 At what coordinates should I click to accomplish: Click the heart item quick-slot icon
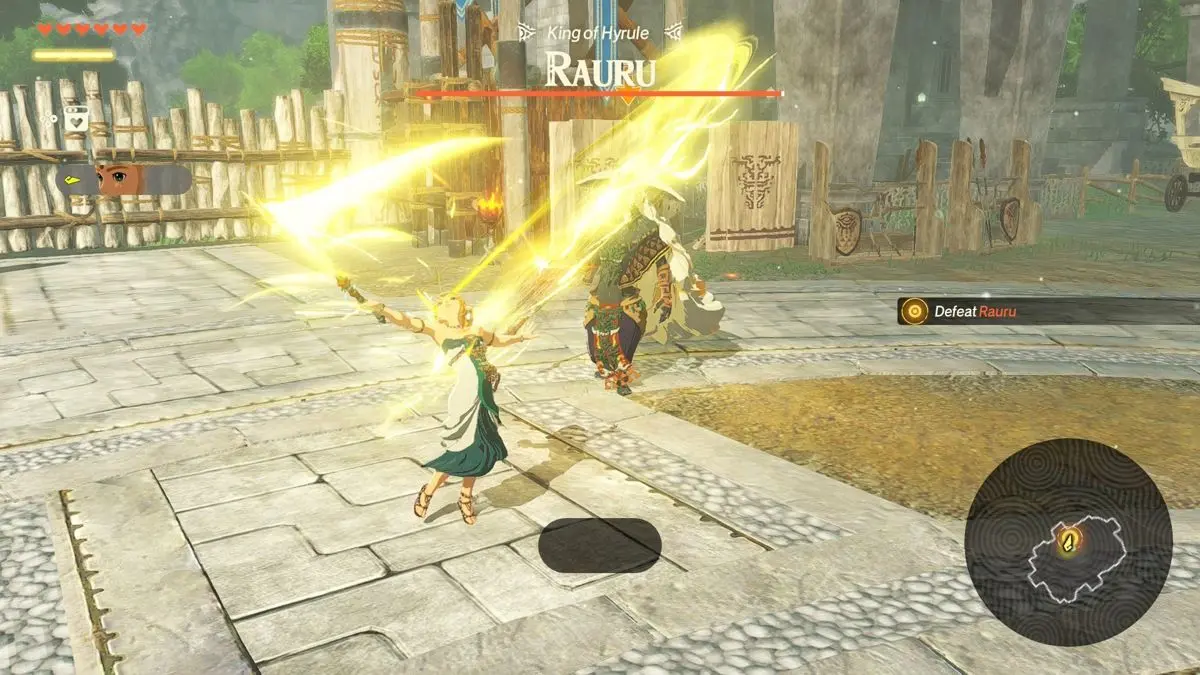(x=73, y=119)
